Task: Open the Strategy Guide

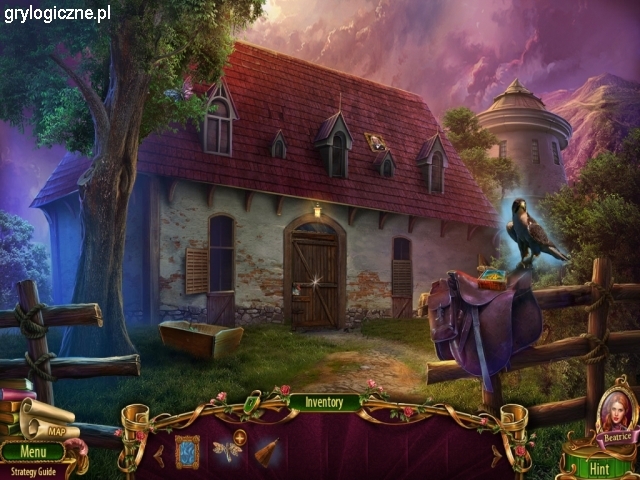Action: pyautogui.click(x=34, y=469)
